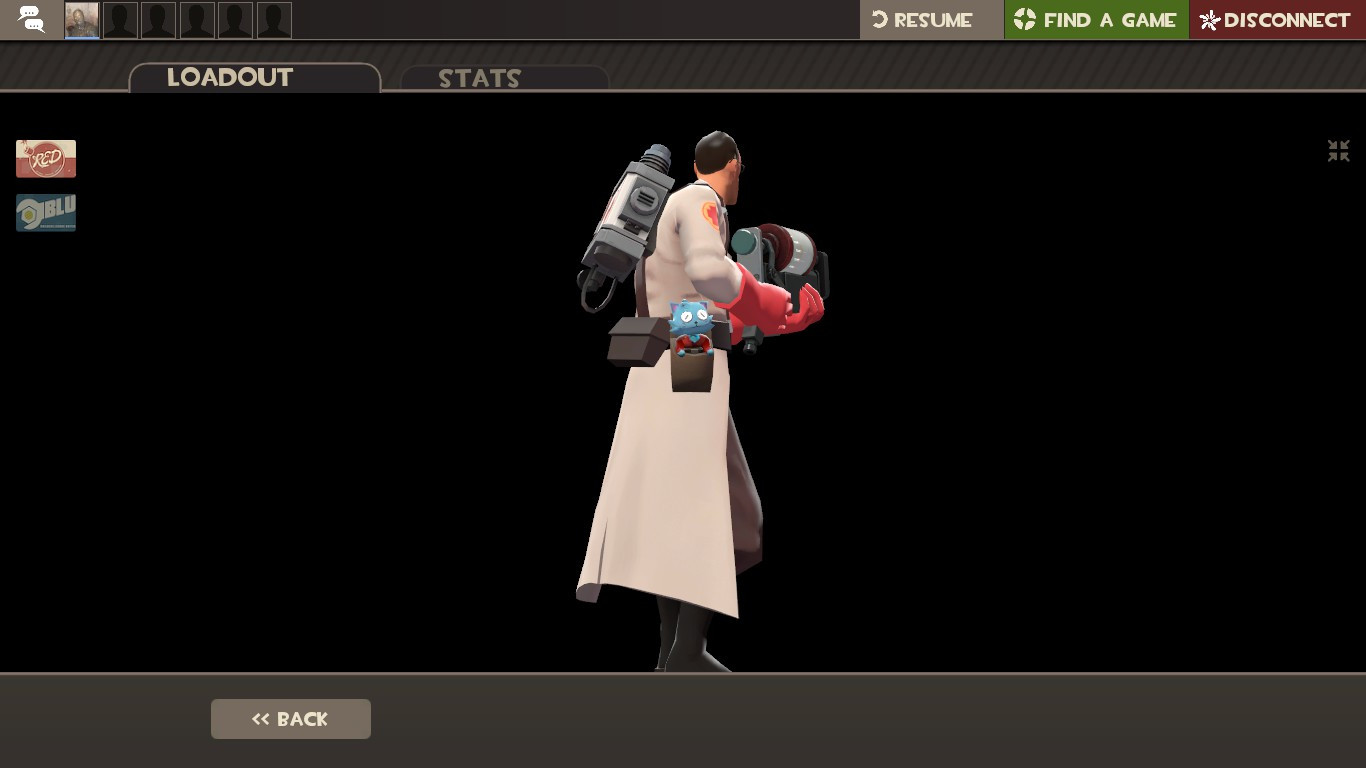Select the last empty player slot

click(x=274, y=18)
